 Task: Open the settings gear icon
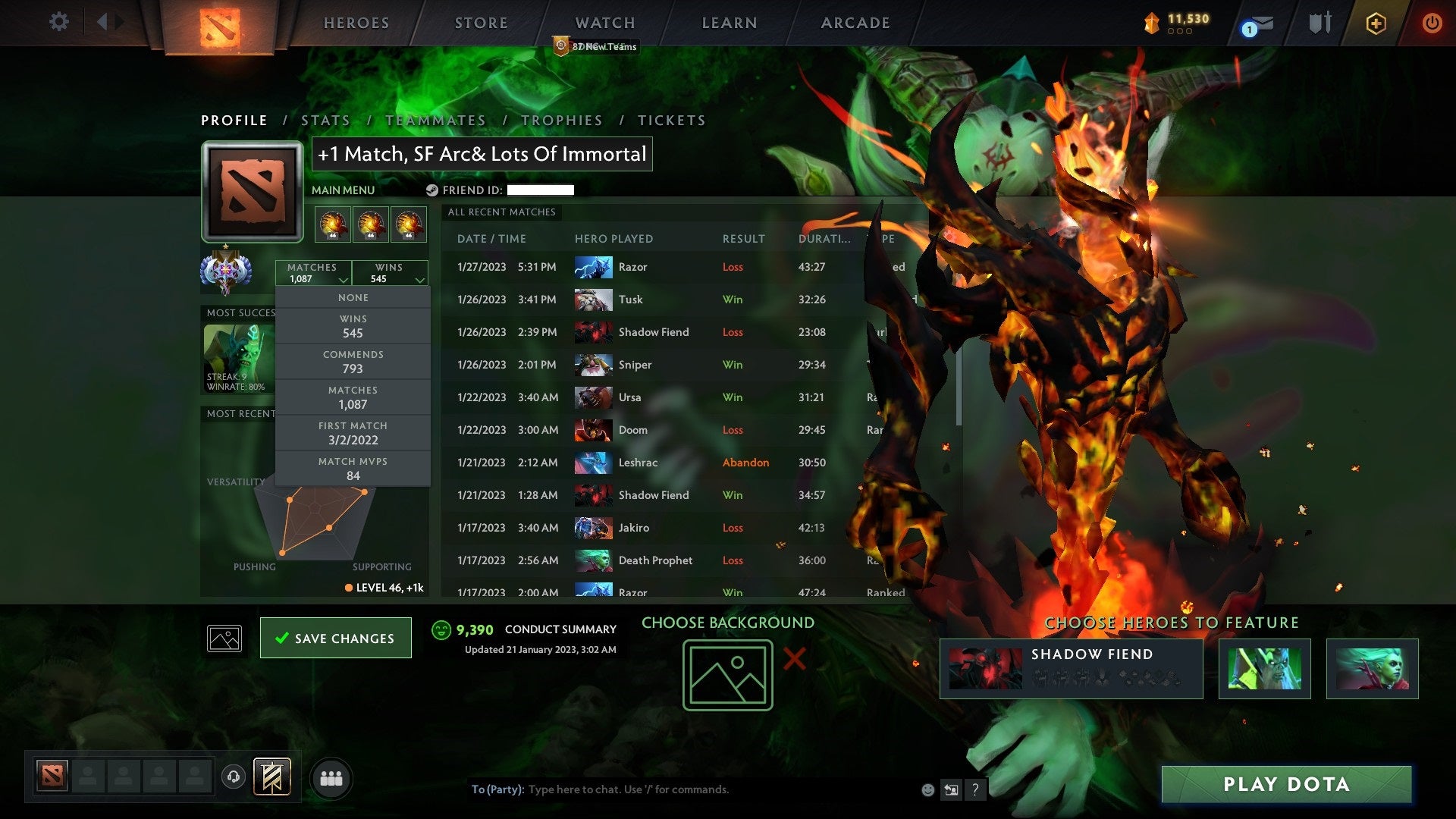tap(58, 22)
